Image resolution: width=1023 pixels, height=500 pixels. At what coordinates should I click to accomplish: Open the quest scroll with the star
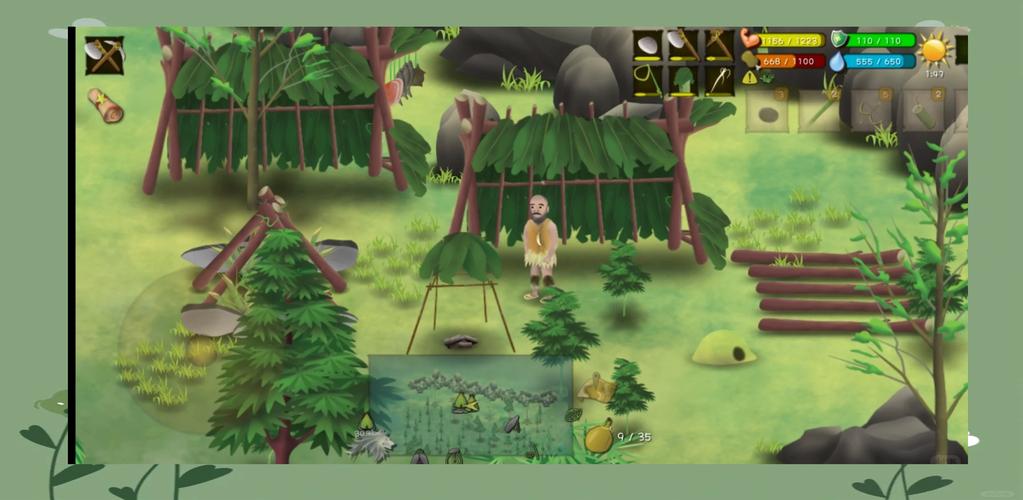[x=104, y=105]
